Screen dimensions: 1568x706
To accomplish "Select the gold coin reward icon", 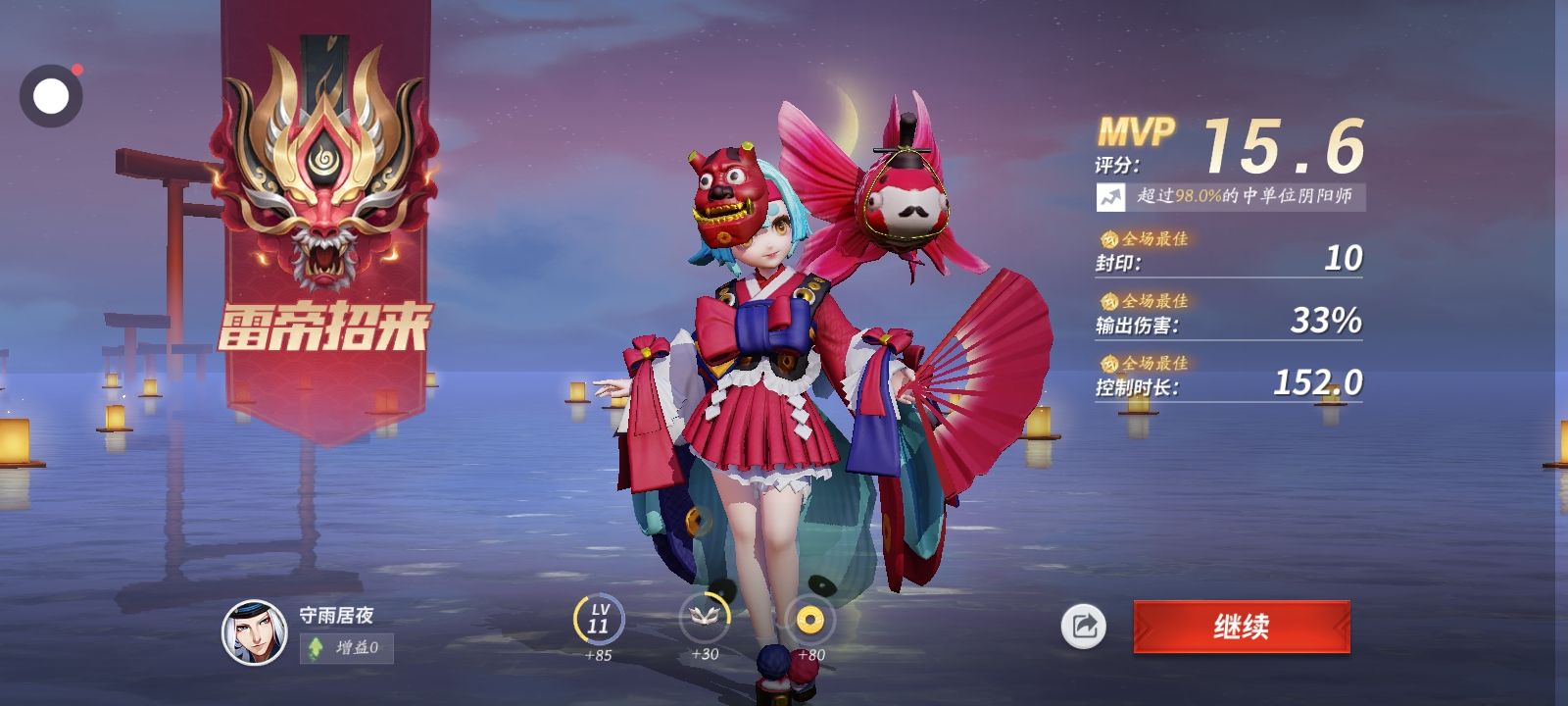I will tap(809, 620).
